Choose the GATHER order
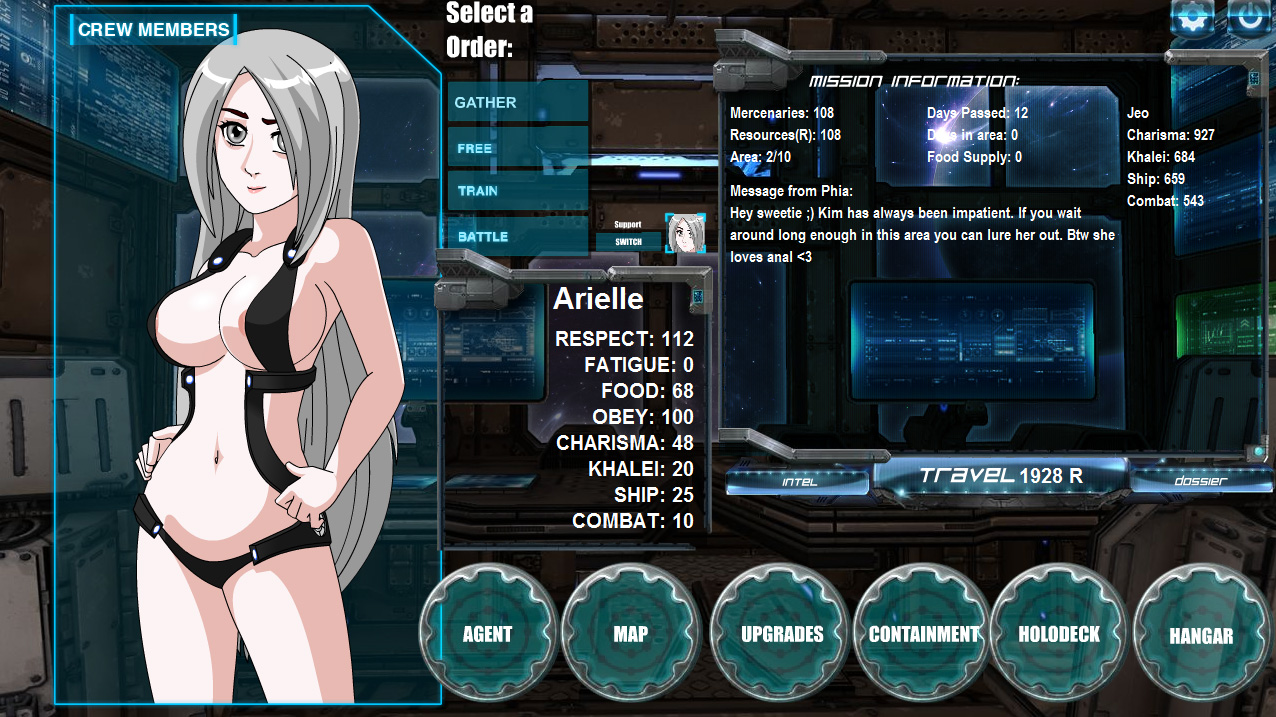The image size is (1276, 717). click(517, 103)
